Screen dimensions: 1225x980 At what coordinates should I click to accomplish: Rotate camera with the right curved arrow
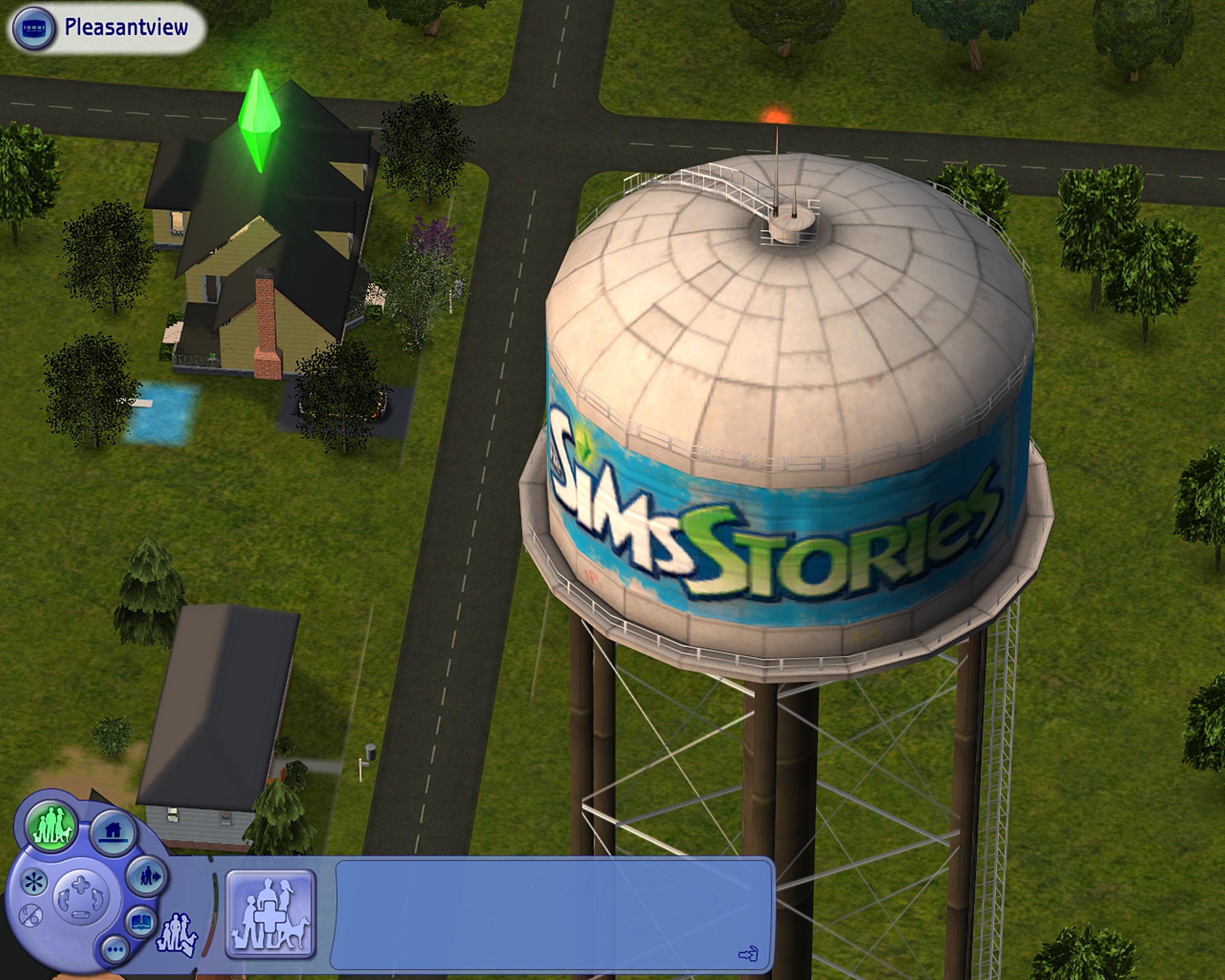click(98, 899)
